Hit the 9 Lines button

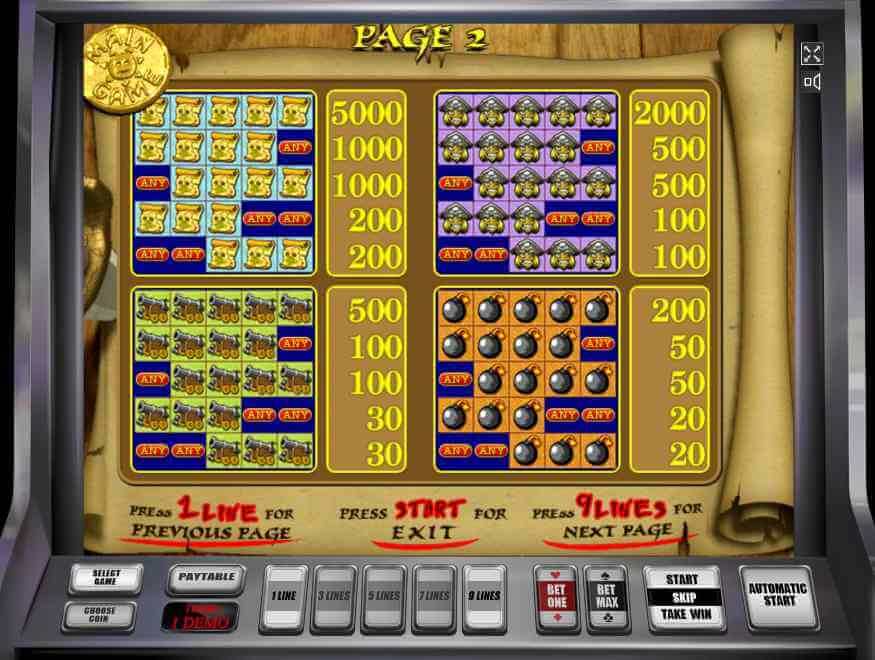[485, 597]
